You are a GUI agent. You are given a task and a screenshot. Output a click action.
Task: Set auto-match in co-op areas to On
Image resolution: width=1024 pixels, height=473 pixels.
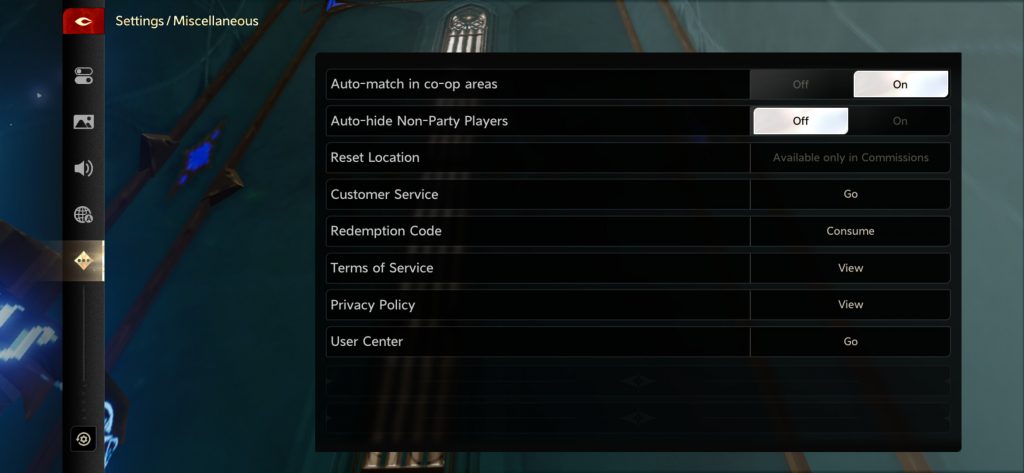click(x=900, y=84)
